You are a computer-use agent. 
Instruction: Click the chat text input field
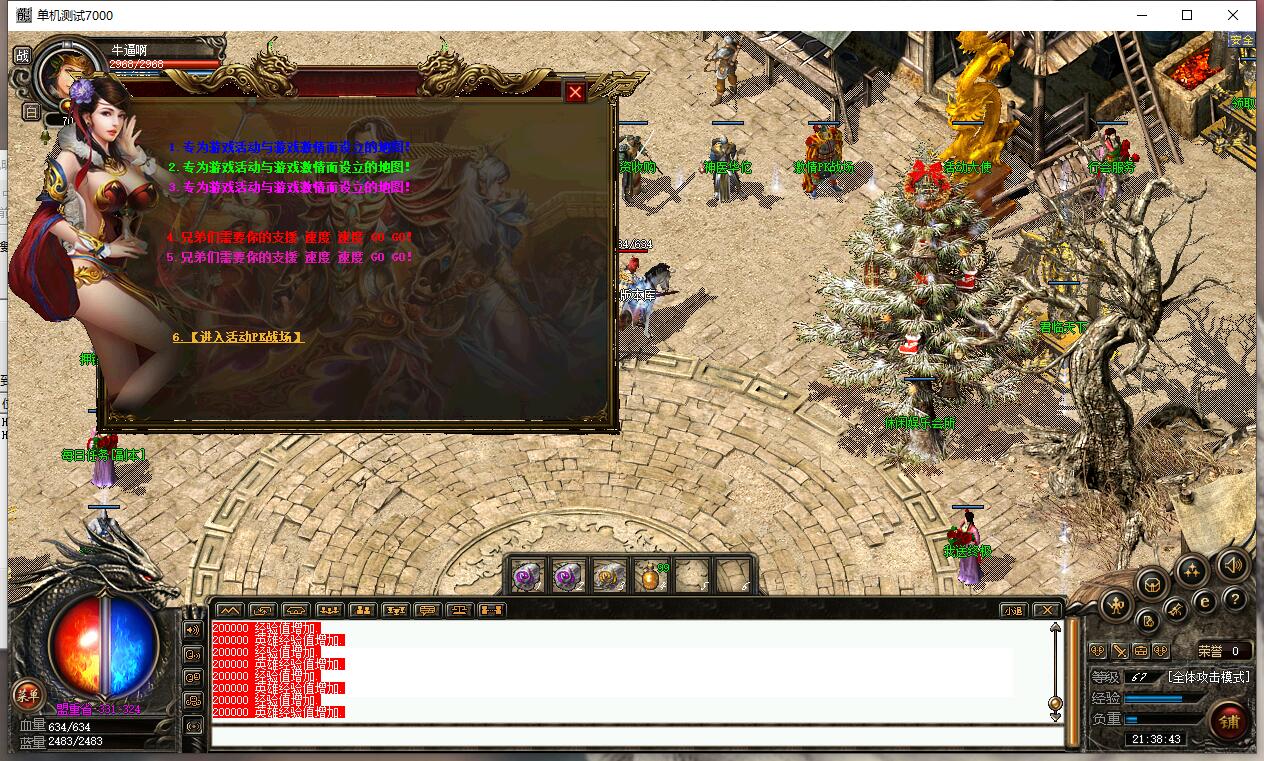point(636,737)
